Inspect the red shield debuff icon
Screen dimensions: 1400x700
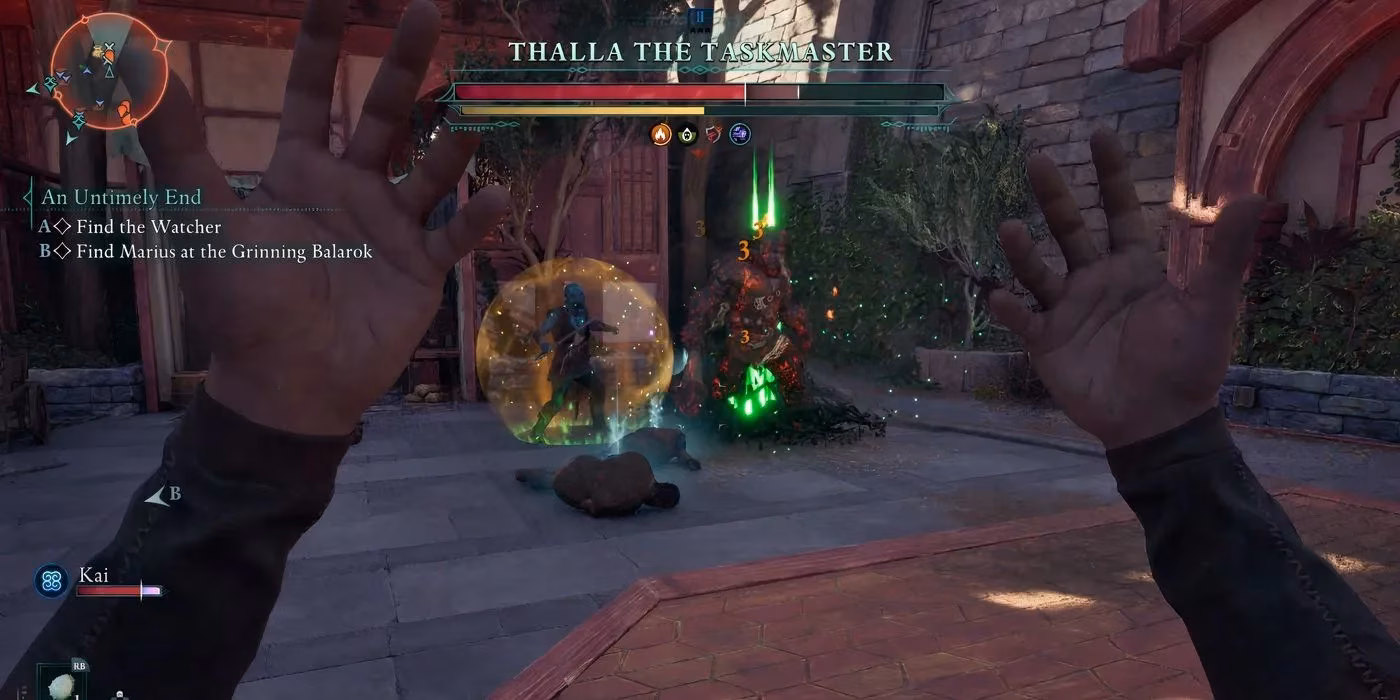pyautogui.click(x=713, y=134)
